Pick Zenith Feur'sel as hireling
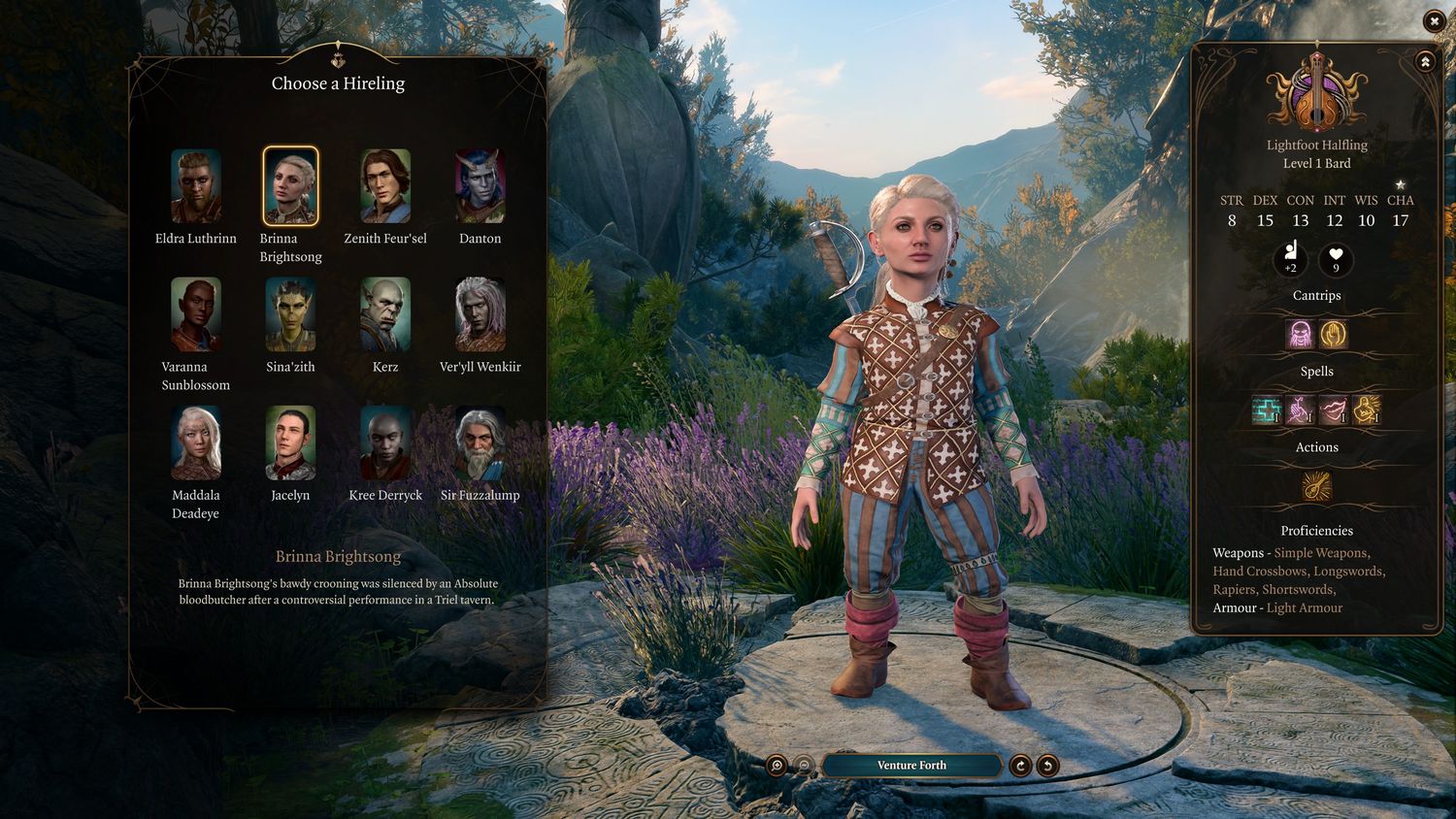1456x819 pixels. click(385, 186)
